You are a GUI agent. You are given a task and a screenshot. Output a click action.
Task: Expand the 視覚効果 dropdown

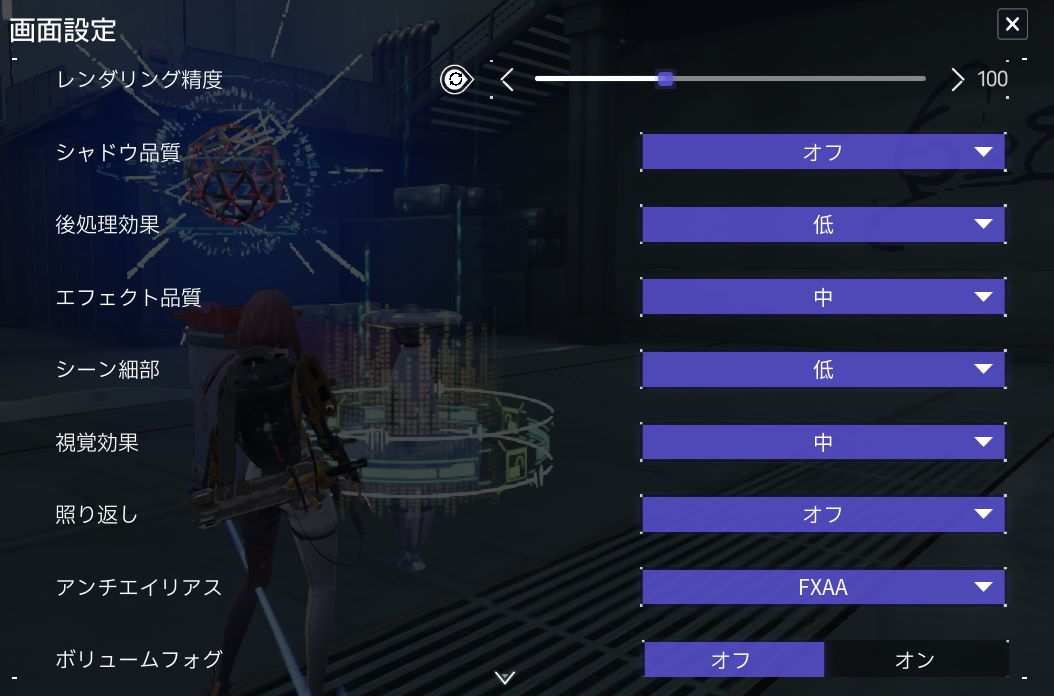coord(823,442)
